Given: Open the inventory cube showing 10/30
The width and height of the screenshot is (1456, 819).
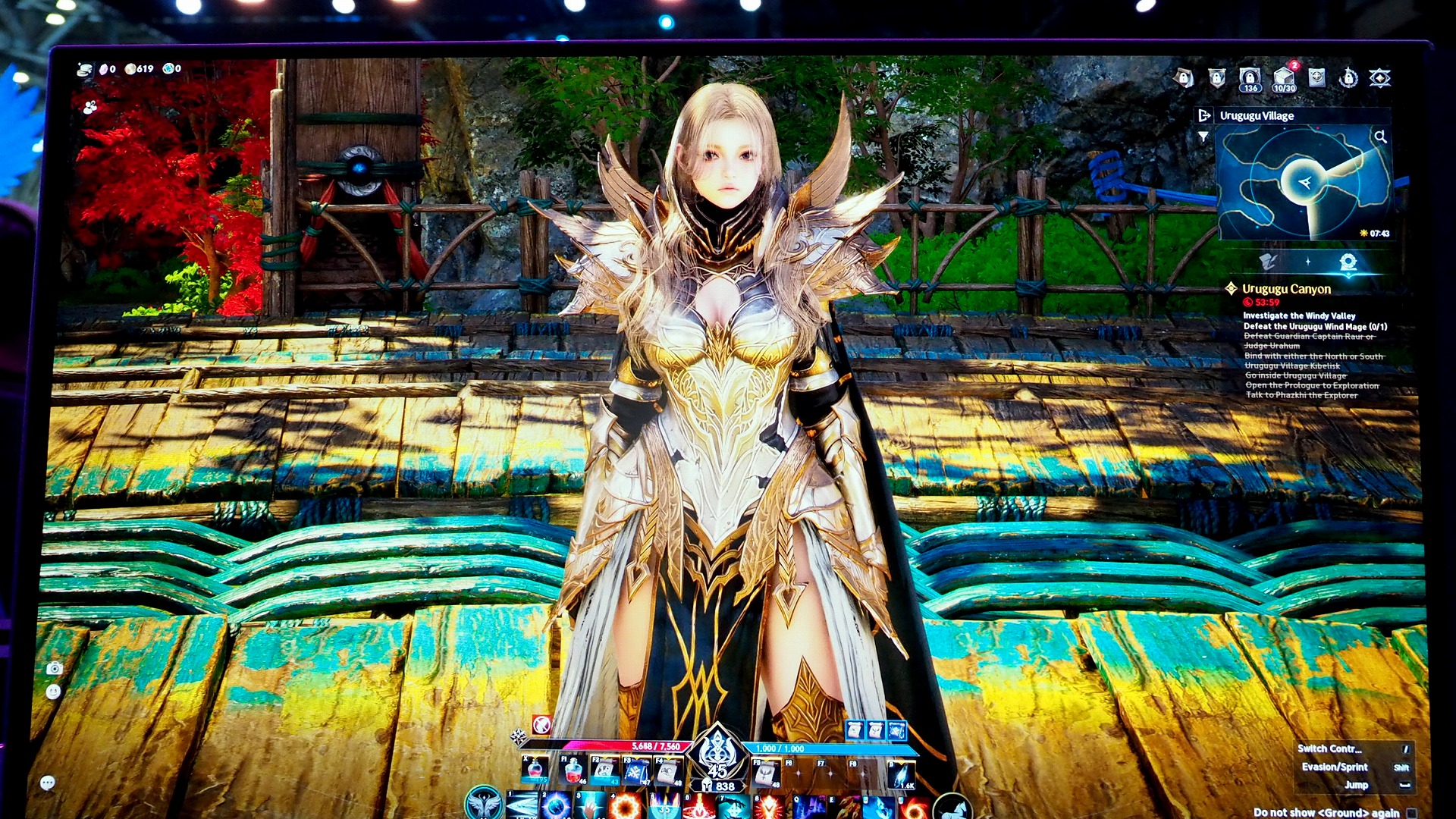Looking at the screenshot, I should point(1284,78).
